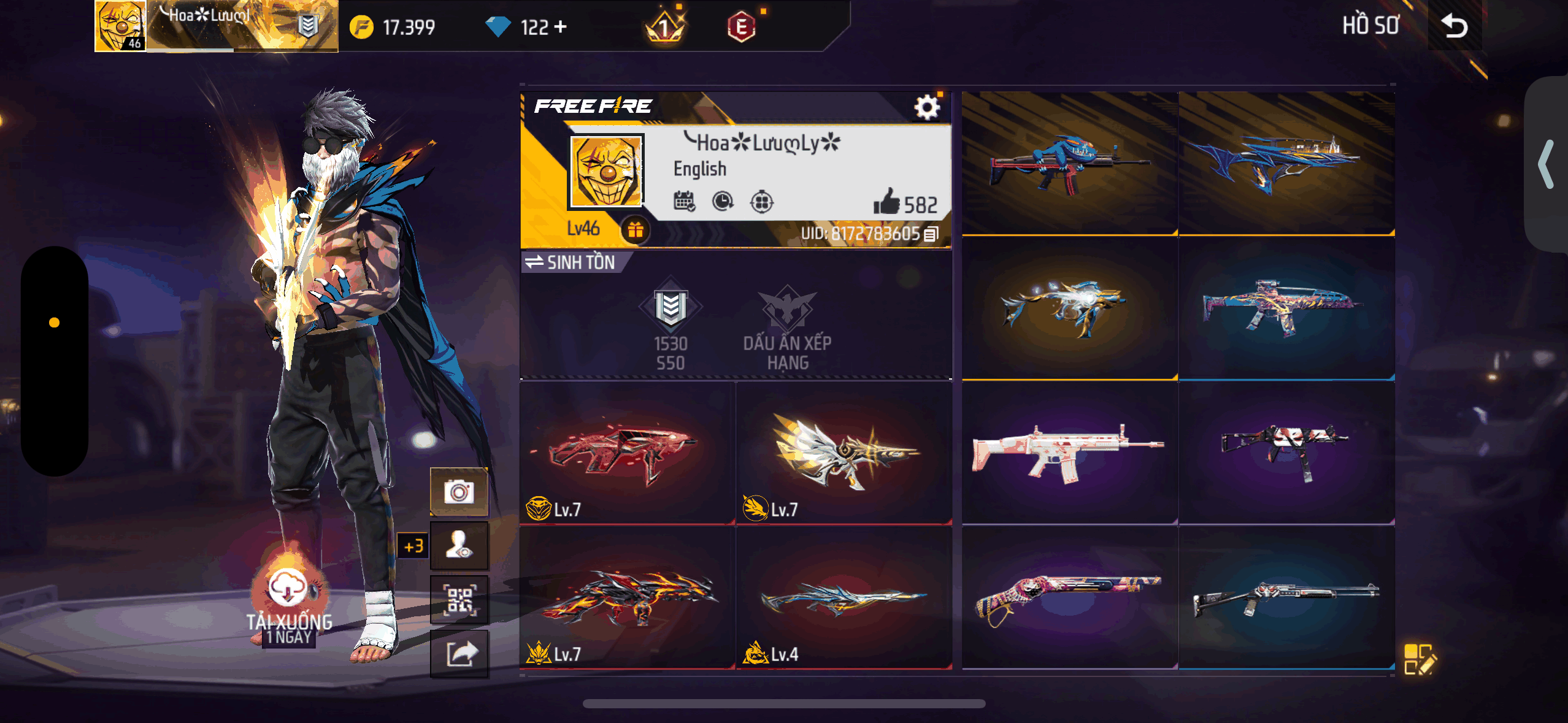Choose the blue frog assault rifle skin
Image resolution: width=1568 pixels, height=723 pixels.
coord(1069,163)
